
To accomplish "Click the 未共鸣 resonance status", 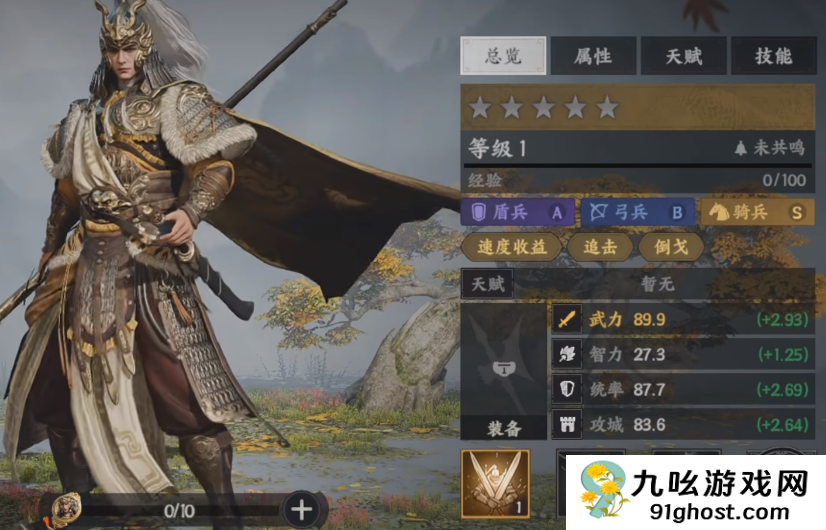I will coord(768,148).
